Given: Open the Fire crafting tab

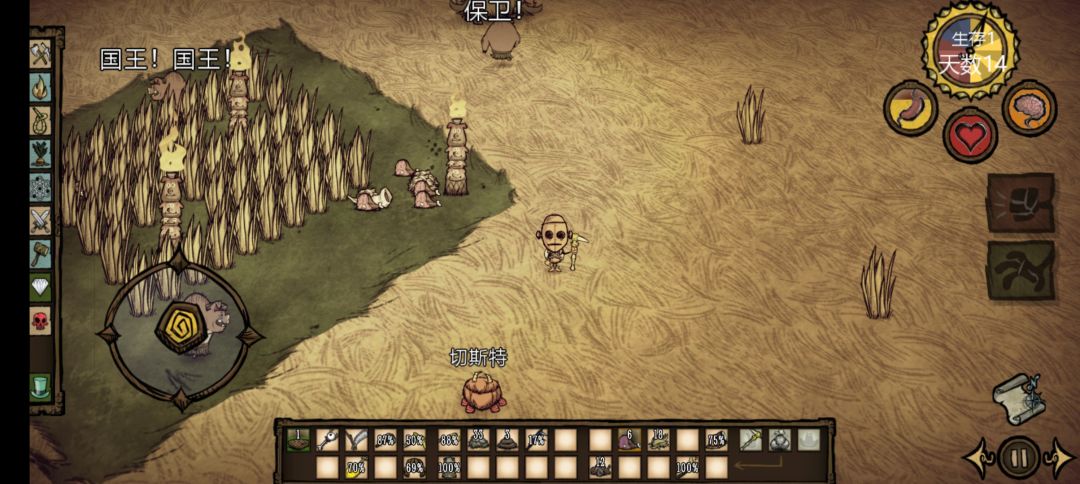Looking at the screenshot, I should (x=40, y=87).
